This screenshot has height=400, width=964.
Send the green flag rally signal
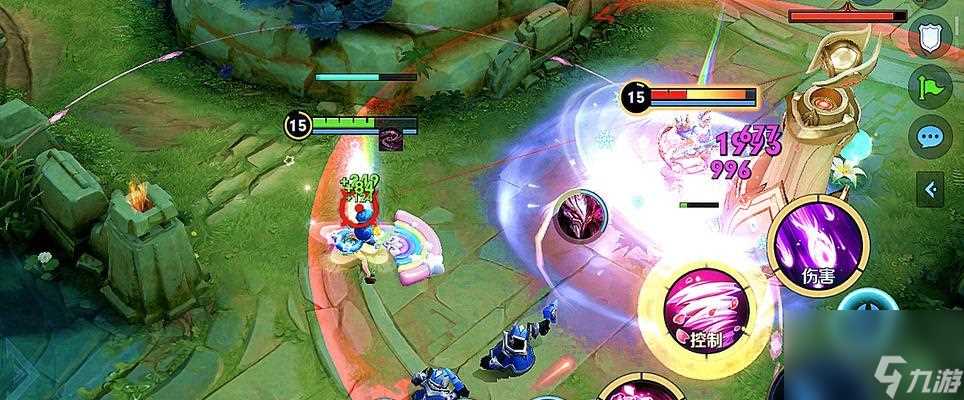[x=929, y=87]
